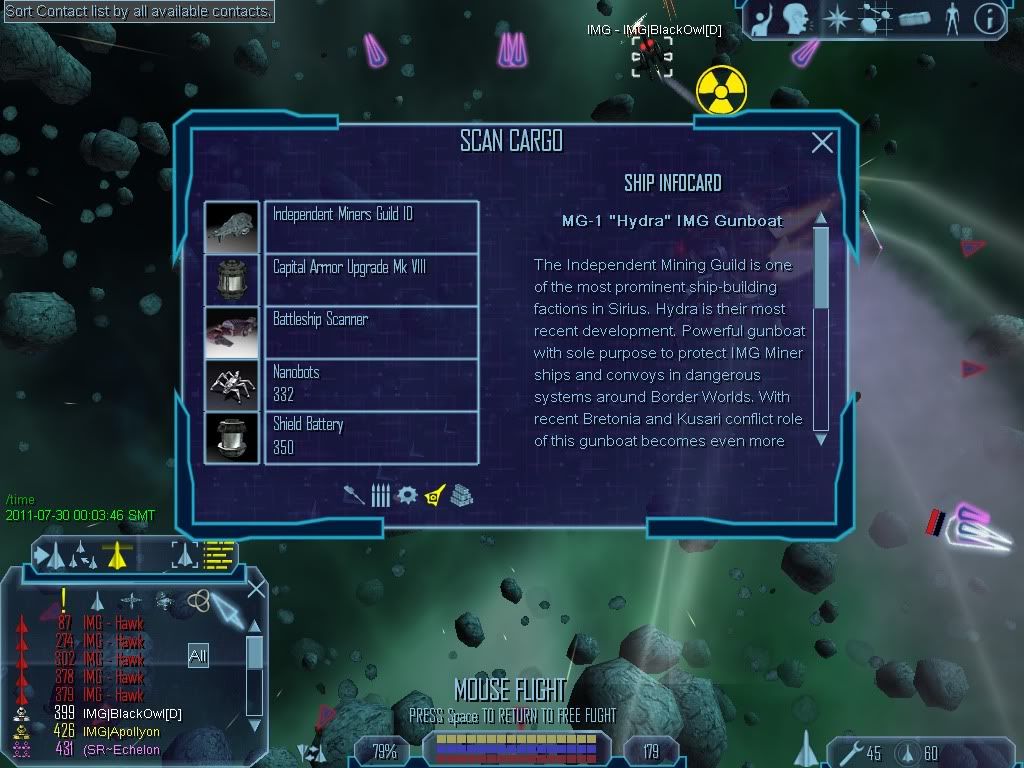Open the navigation map grid icon
Screen dimensions: 1024x768
[x=876, y=19]
